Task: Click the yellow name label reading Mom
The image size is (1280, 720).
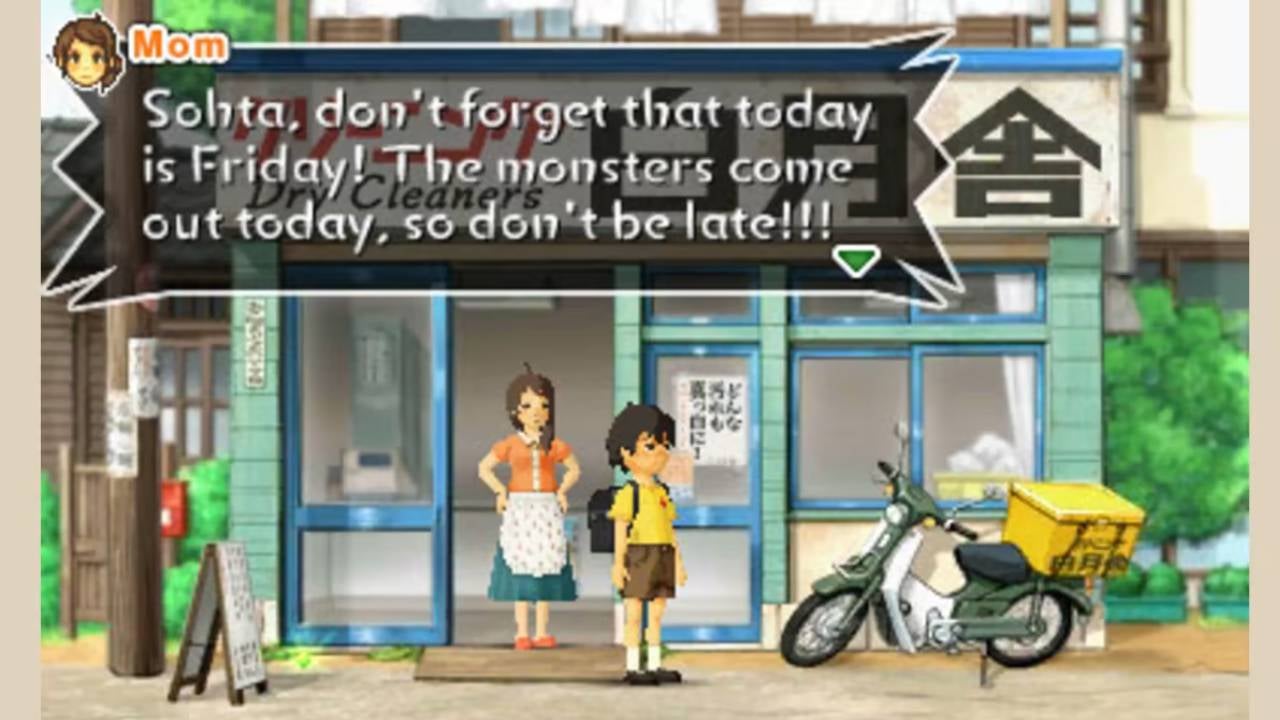Action: (177, 43)
